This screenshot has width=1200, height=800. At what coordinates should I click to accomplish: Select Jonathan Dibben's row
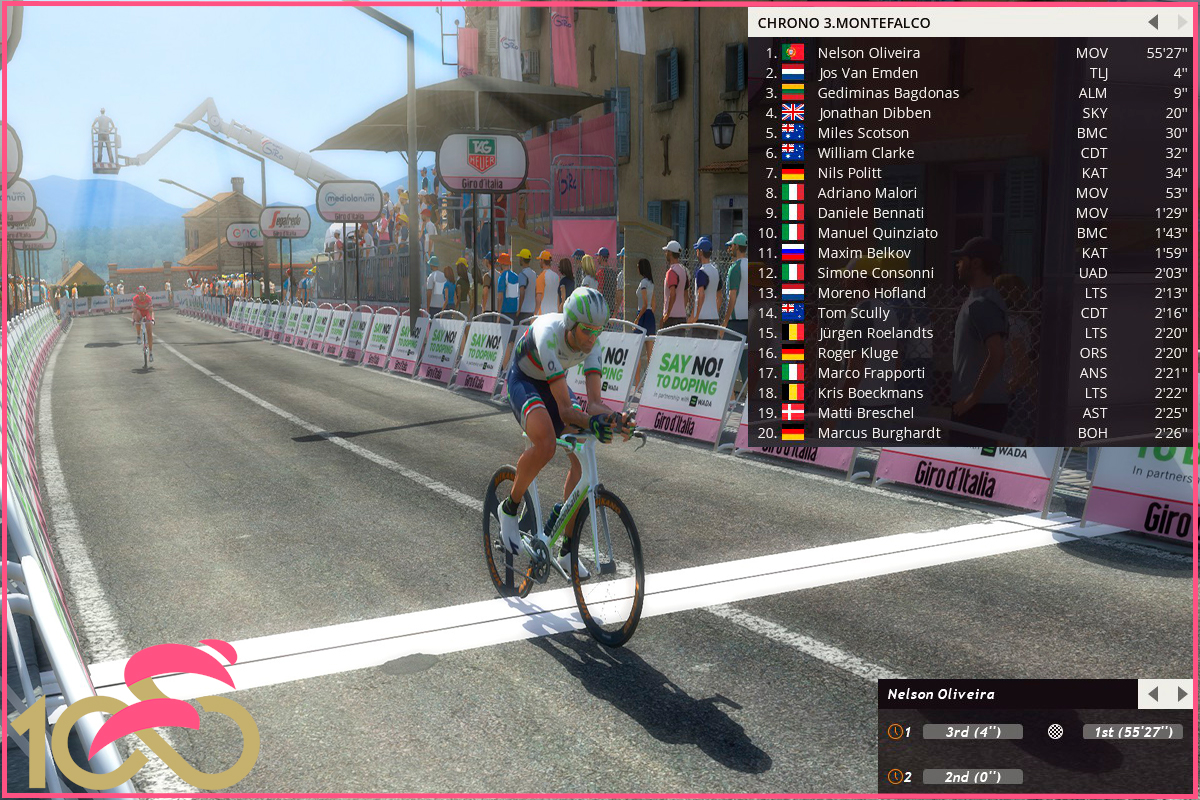pos(874,113)
